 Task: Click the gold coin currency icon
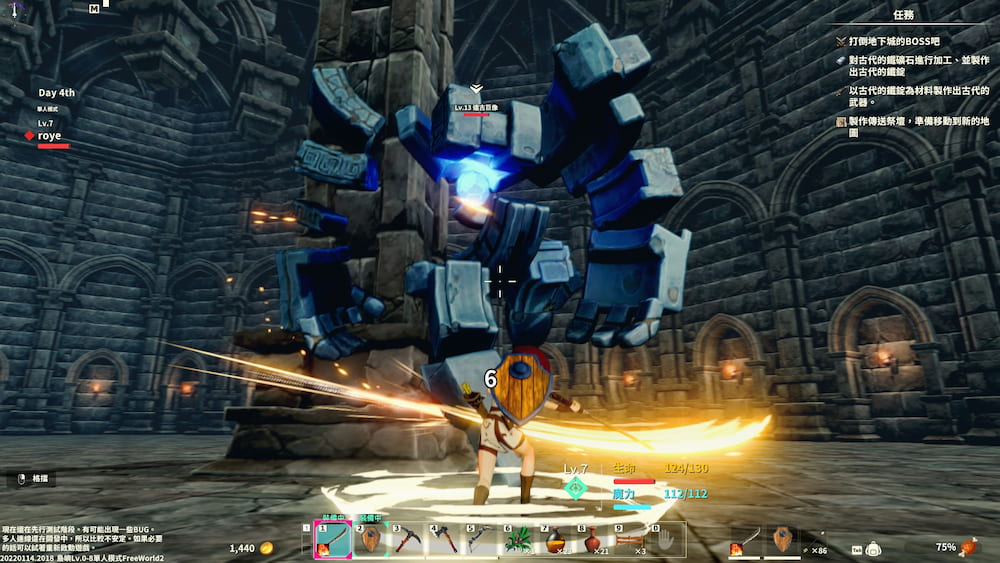(x=267, y=548)
